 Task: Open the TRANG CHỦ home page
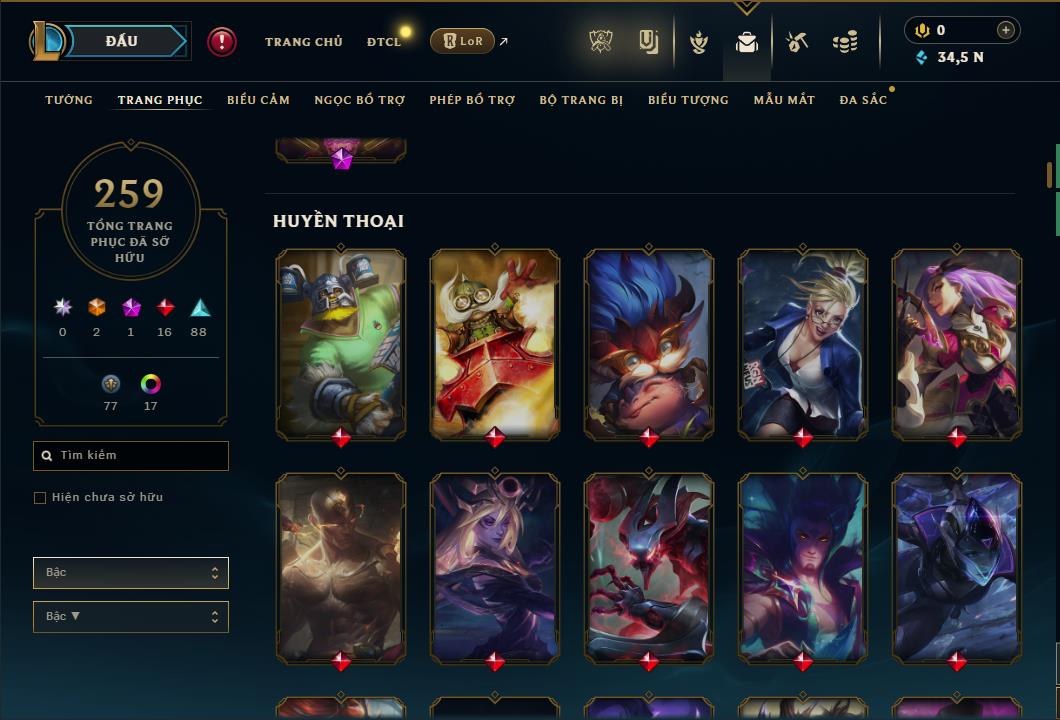tap(303, 42)
